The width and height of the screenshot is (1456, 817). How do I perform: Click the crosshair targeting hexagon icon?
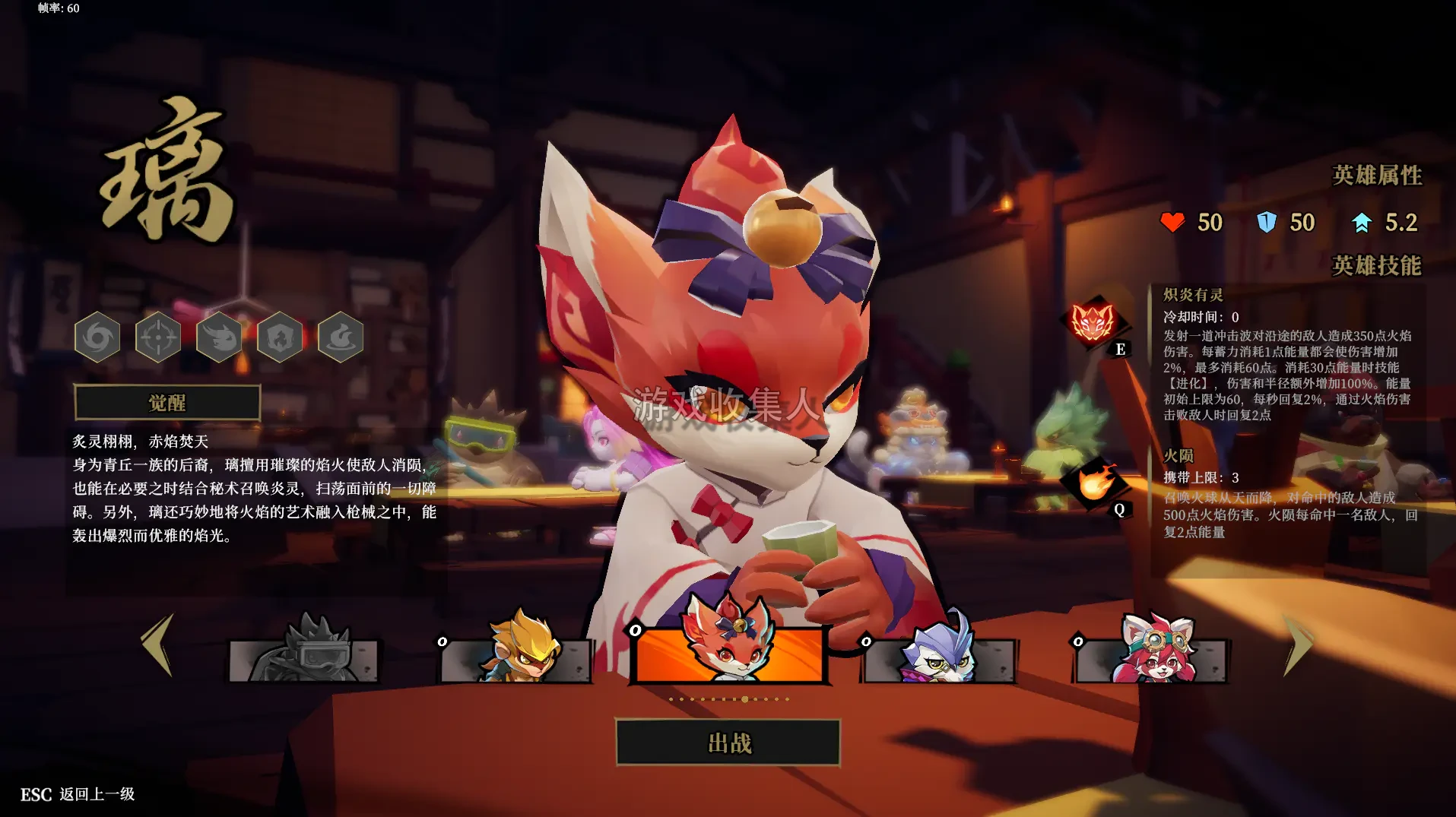158,338
